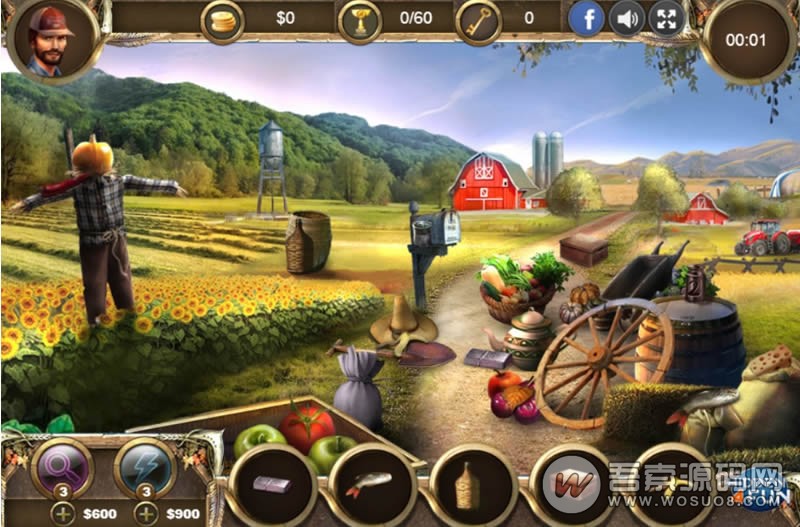Select the fish item slot
Screen dimensions: 800x527
(x=371, y=484)
